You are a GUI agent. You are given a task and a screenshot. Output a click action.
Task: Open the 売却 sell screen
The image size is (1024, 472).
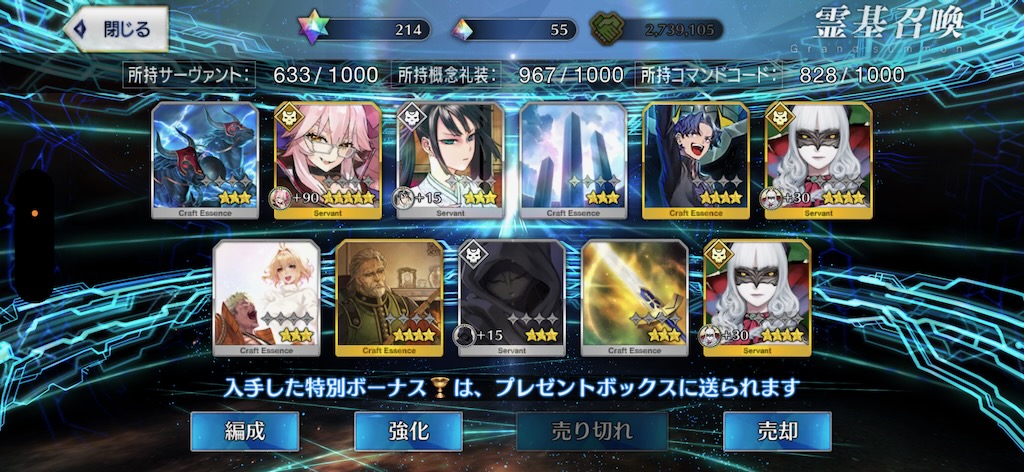point(777,431)
